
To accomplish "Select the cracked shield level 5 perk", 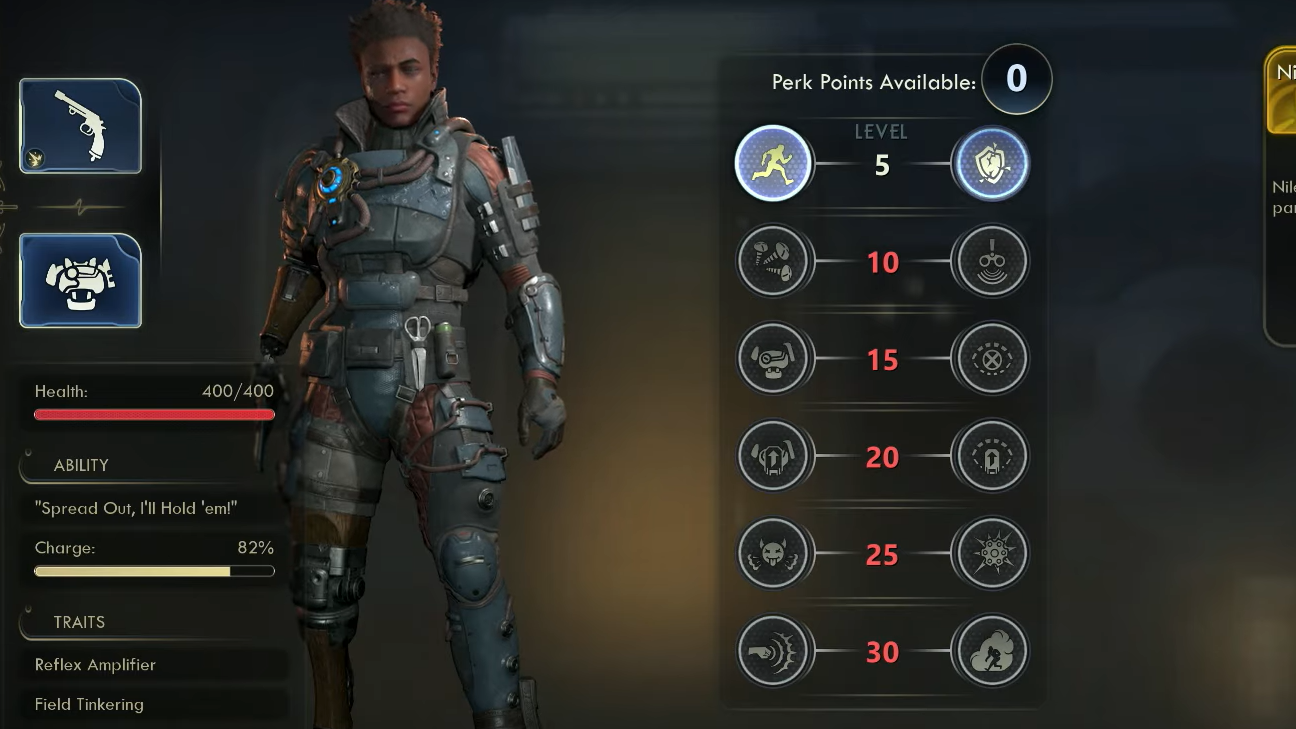I will point(990,163).
